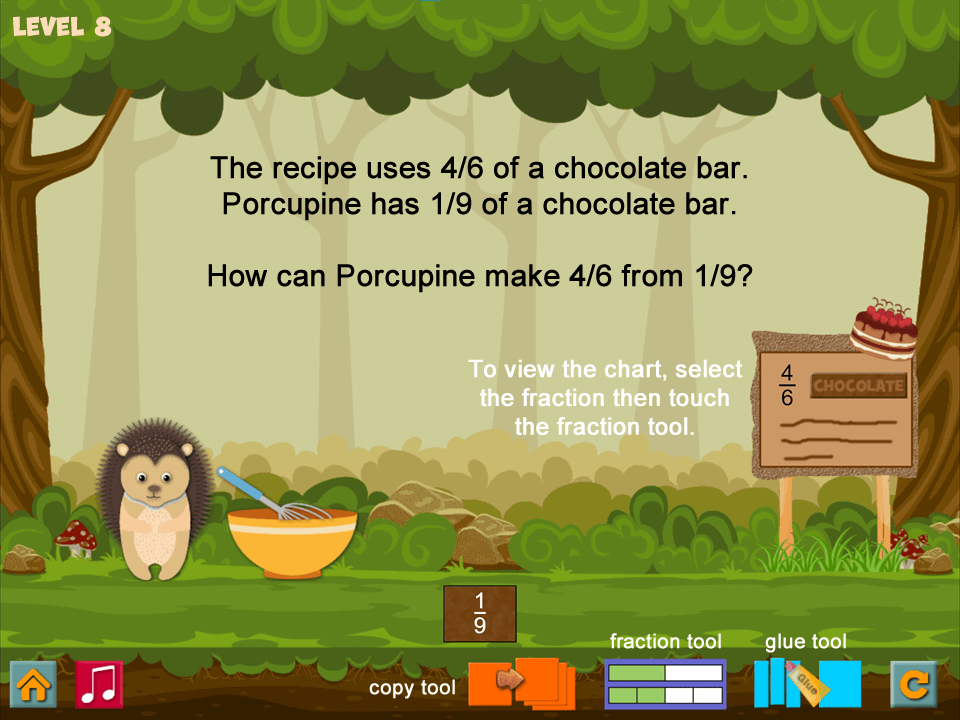
Task: Open the fraction tool chart
Action: [665, 685]
